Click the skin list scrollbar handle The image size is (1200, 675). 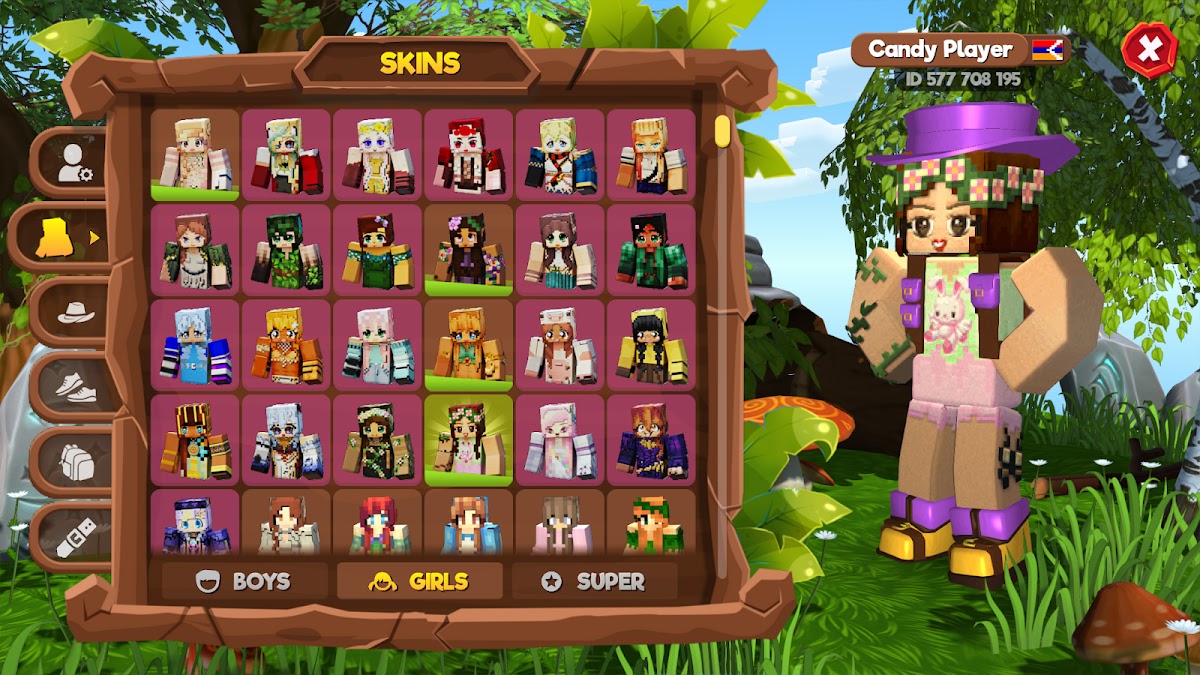[722, 131]
